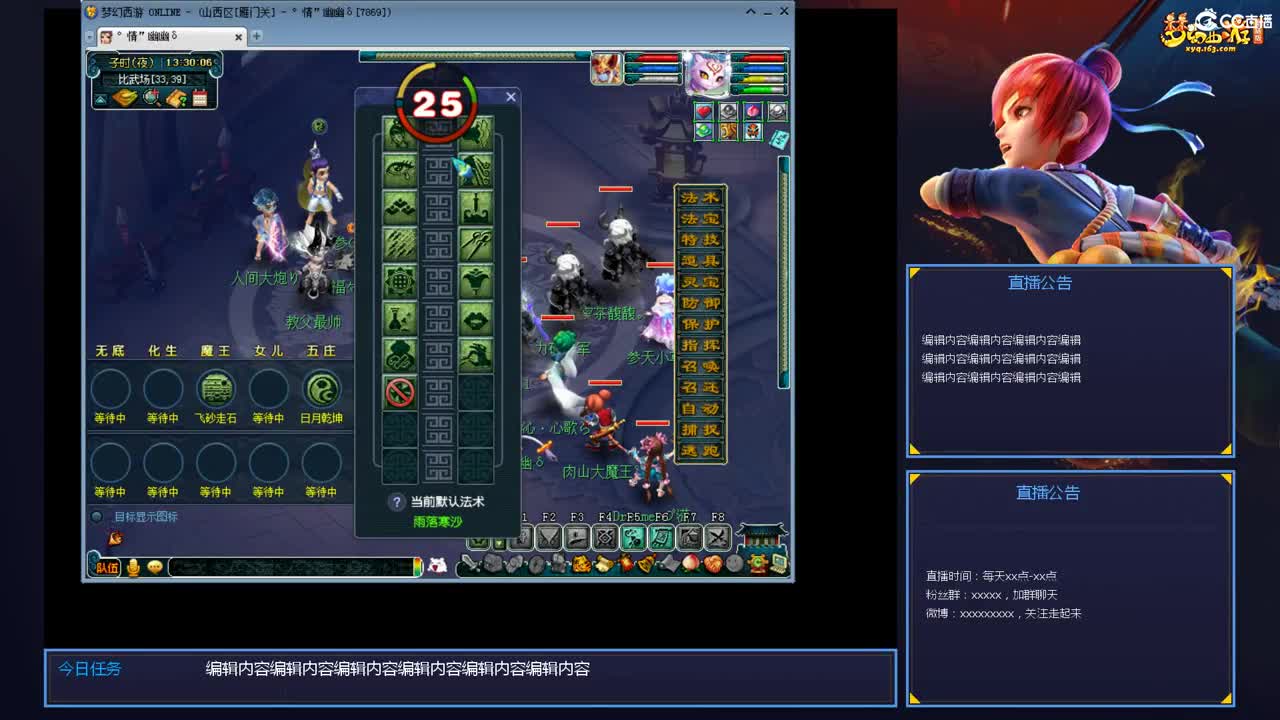Viewport: 1280px width, 720px height.
Task: Open the activity calendar icon on minimap panel
Action: (200, 97)
